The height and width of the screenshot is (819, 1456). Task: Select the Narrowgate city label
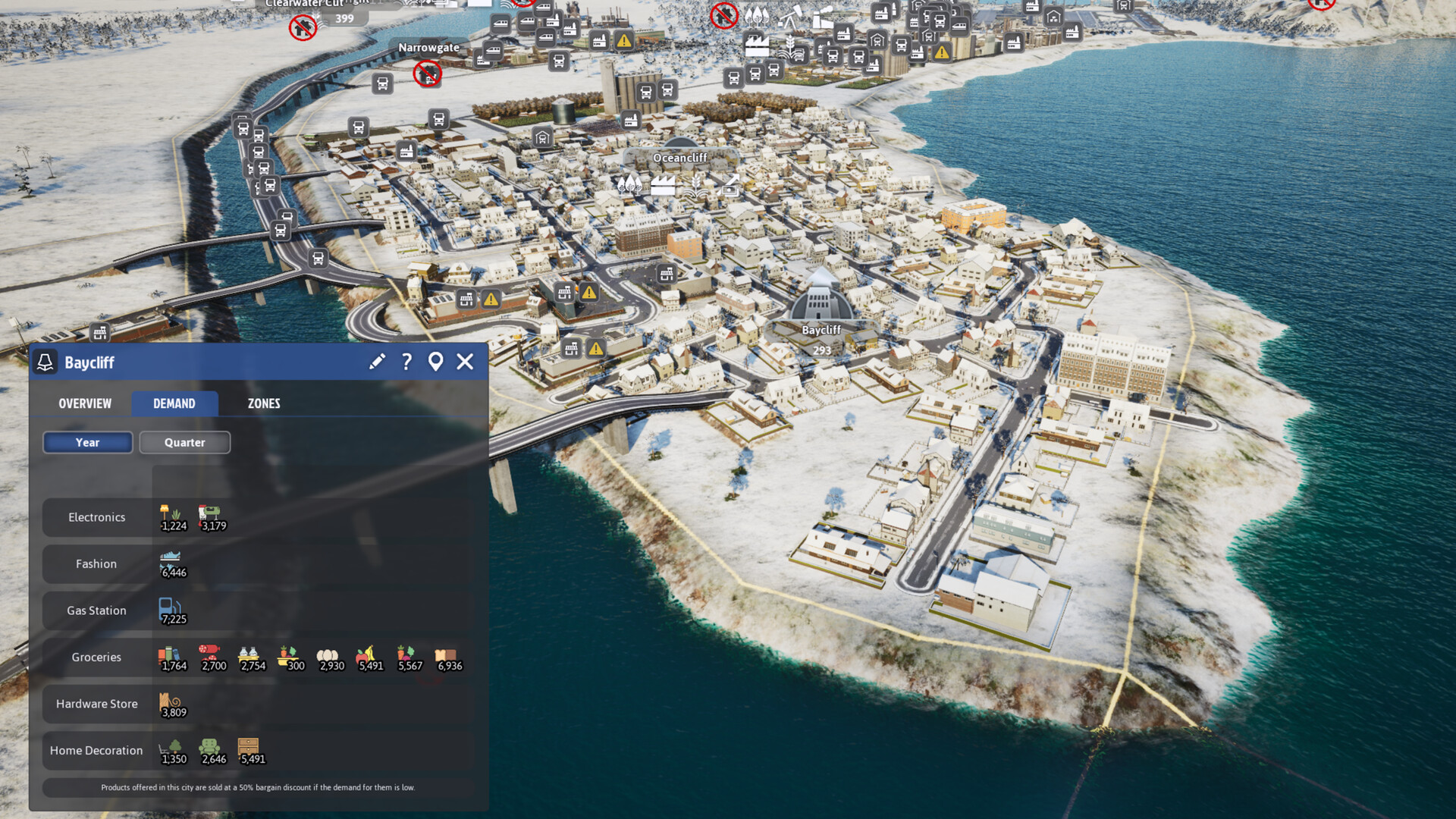pos(428,47)
